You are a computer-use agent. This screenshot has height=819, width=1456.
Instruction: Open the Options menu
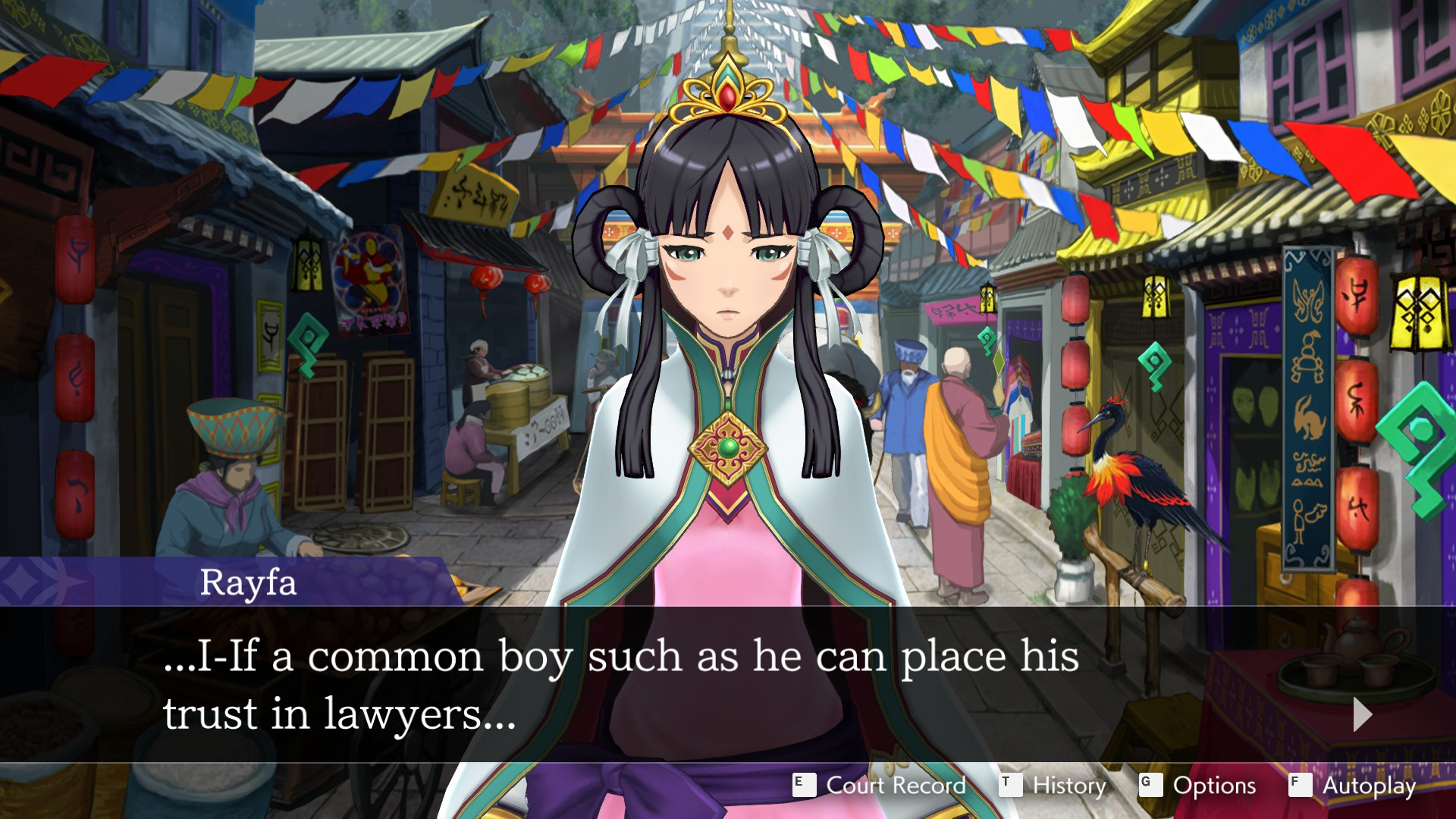[1198, 786]
